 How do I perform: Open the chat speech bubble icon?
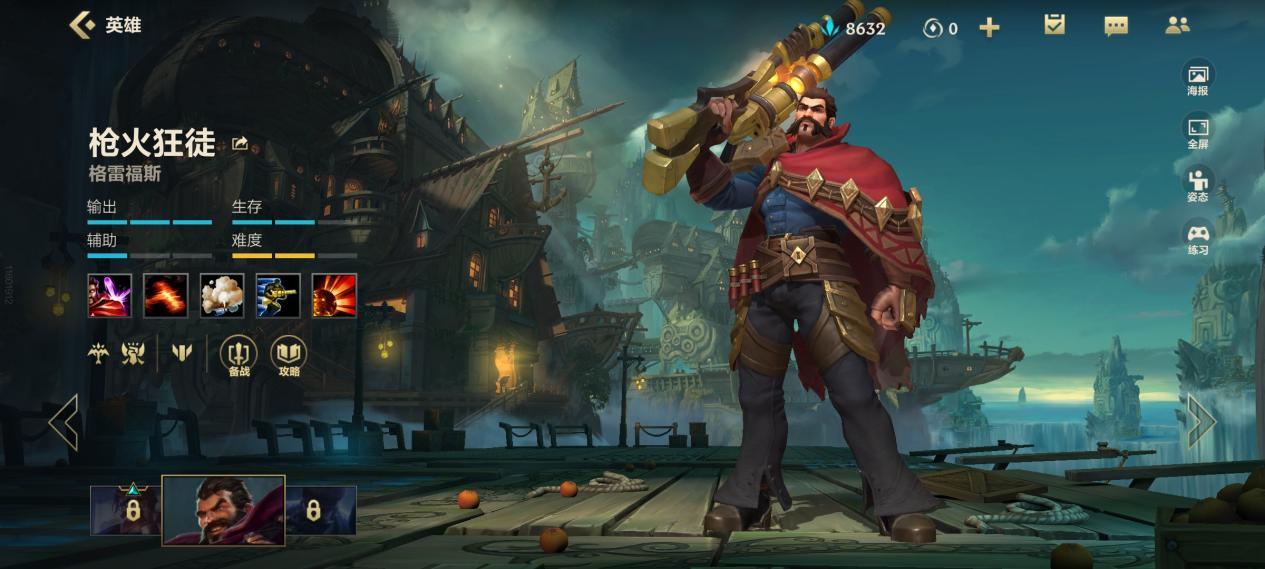coord(1116,26)
